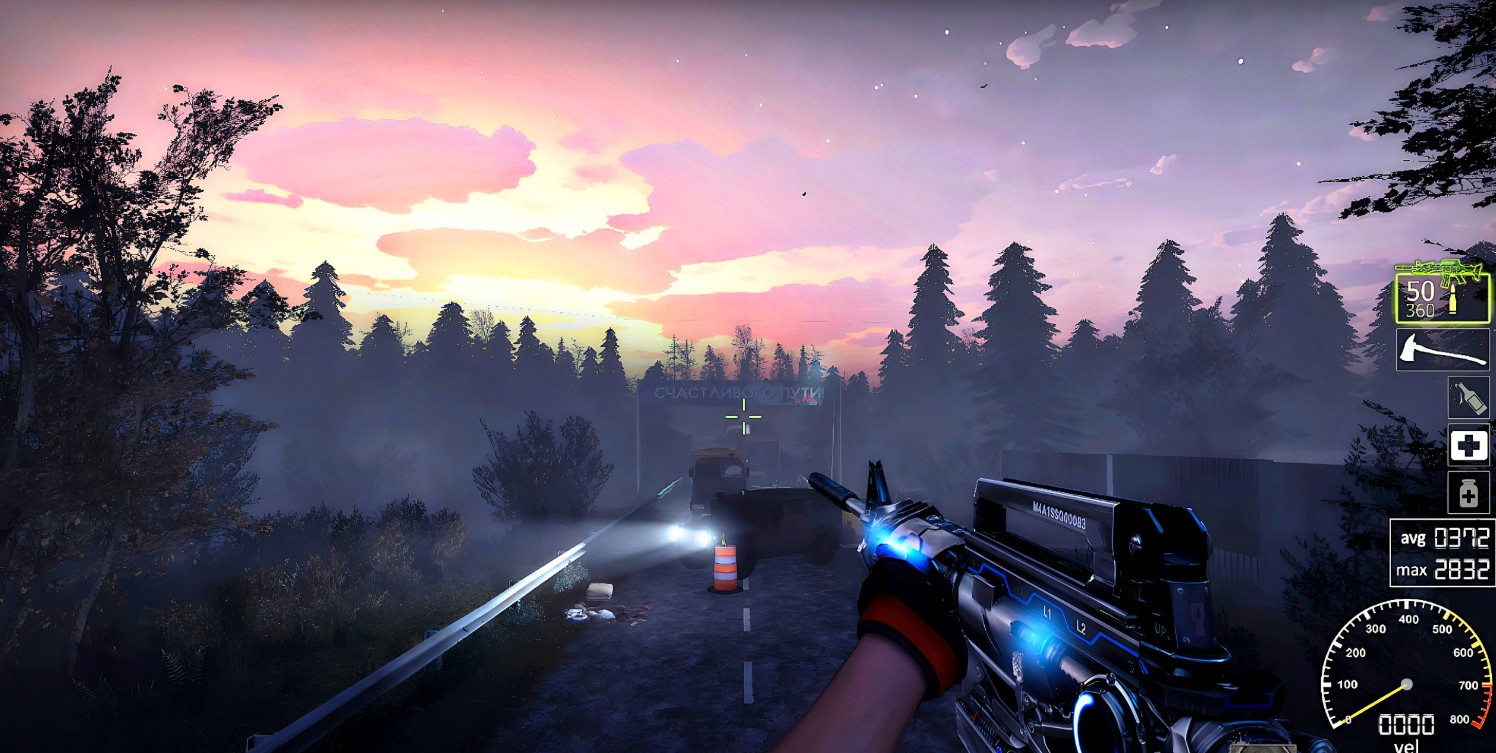Select the molotov bottle slot

click(1468, 398)
